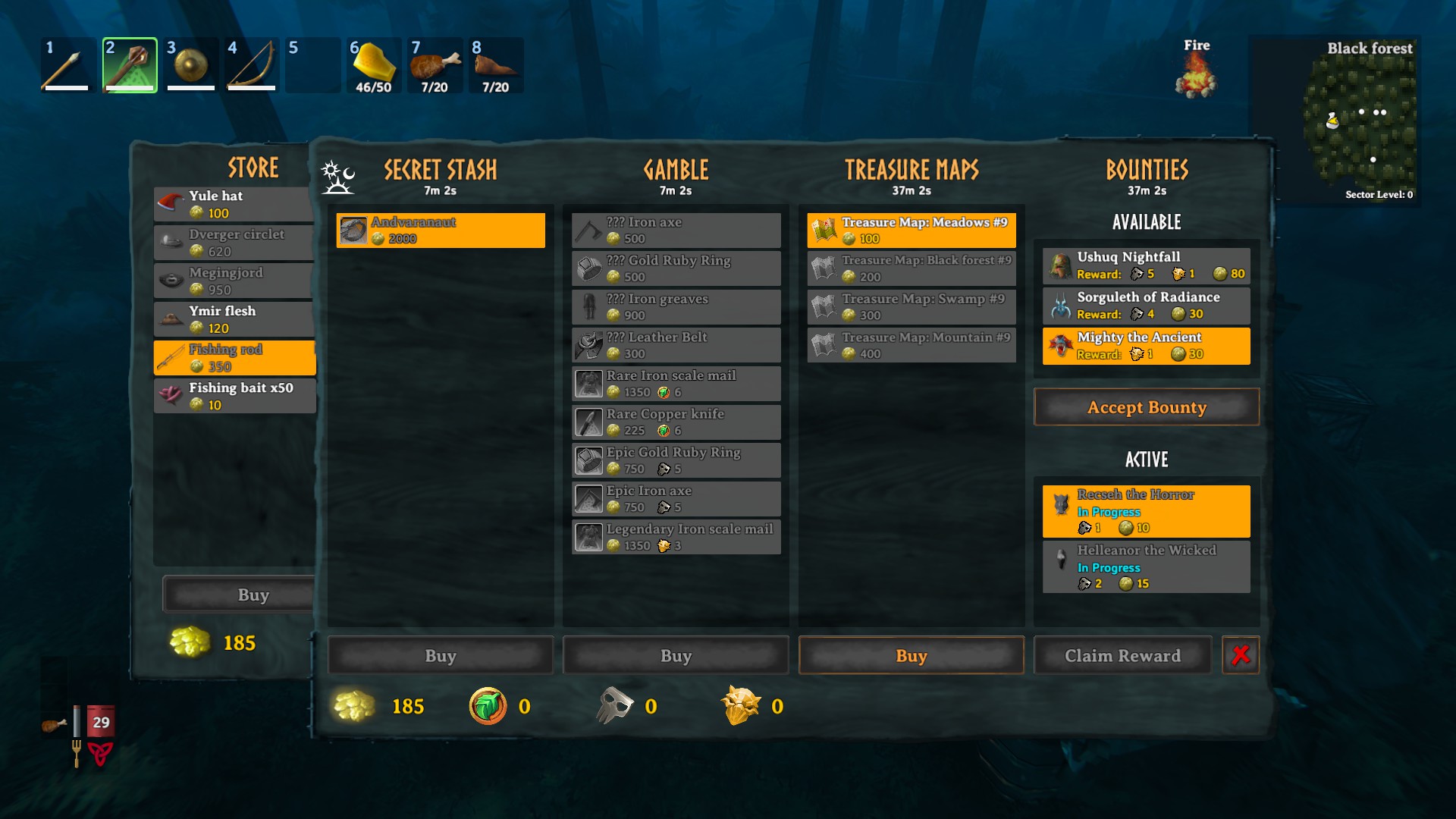Select the shield in hotbar slot 3

190,65
